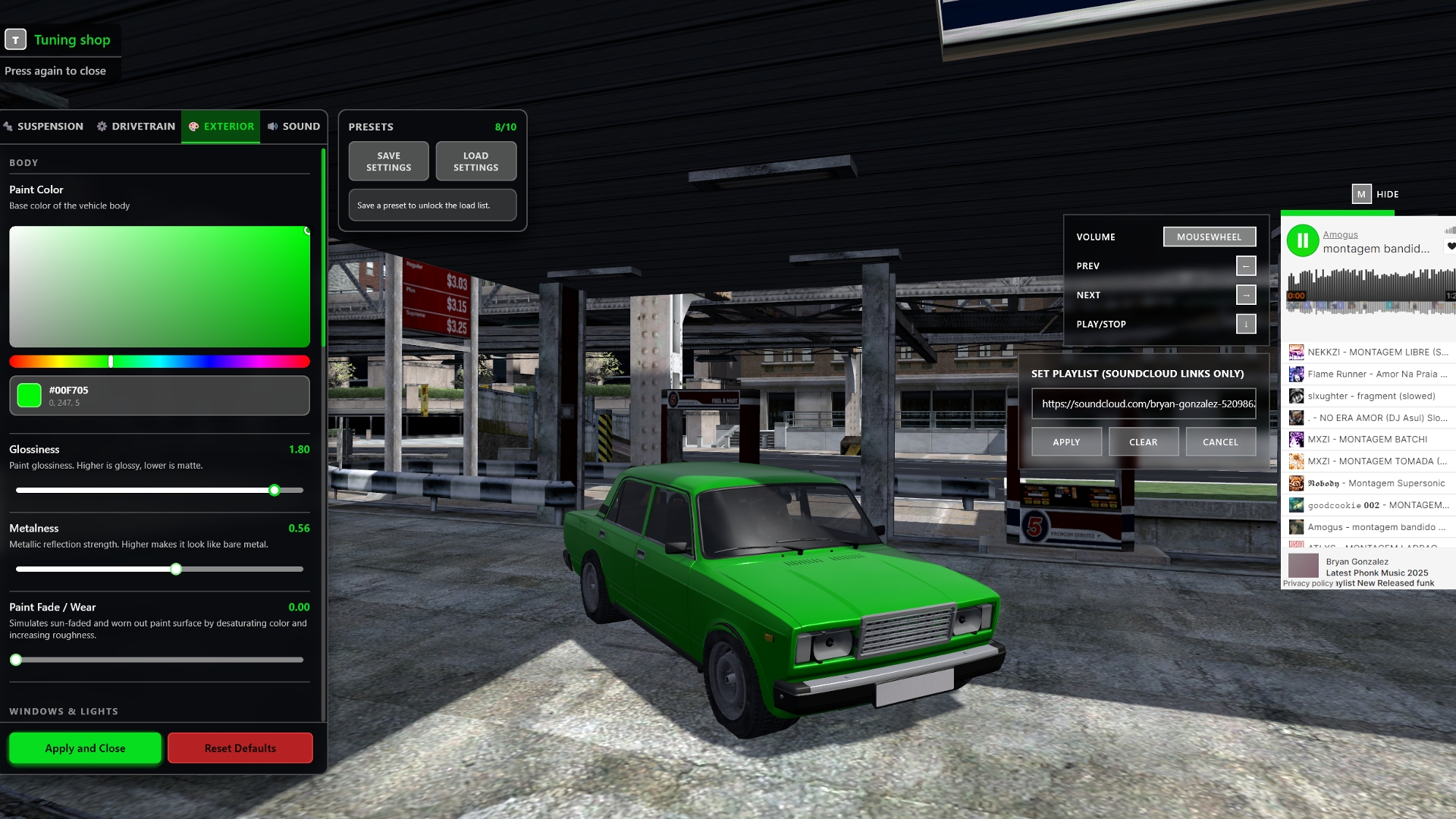Adjust the rainbow hue bar
This screenshot has width=1456, height=819.
click(x=159, y=362)
